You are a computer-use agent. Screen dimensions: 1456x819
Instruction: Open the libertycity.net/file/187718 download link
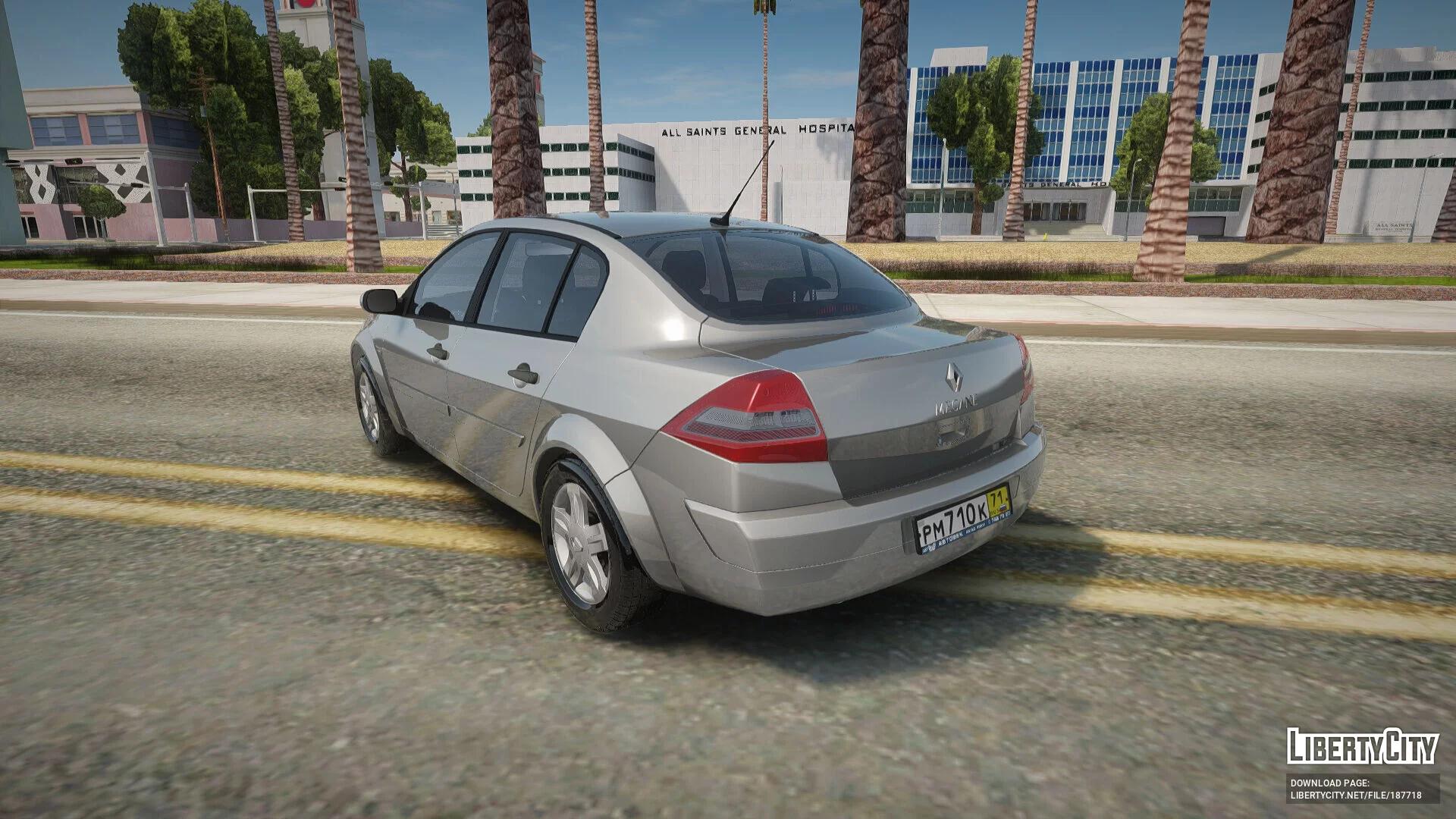coord(1356,795)
